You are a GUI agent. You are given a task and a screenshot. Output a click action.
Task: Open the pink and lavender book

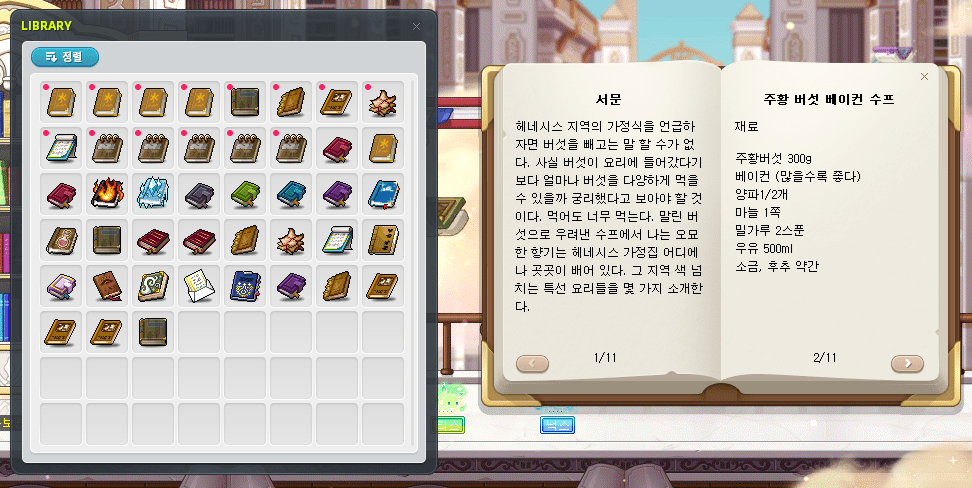(x=60, y=285)
